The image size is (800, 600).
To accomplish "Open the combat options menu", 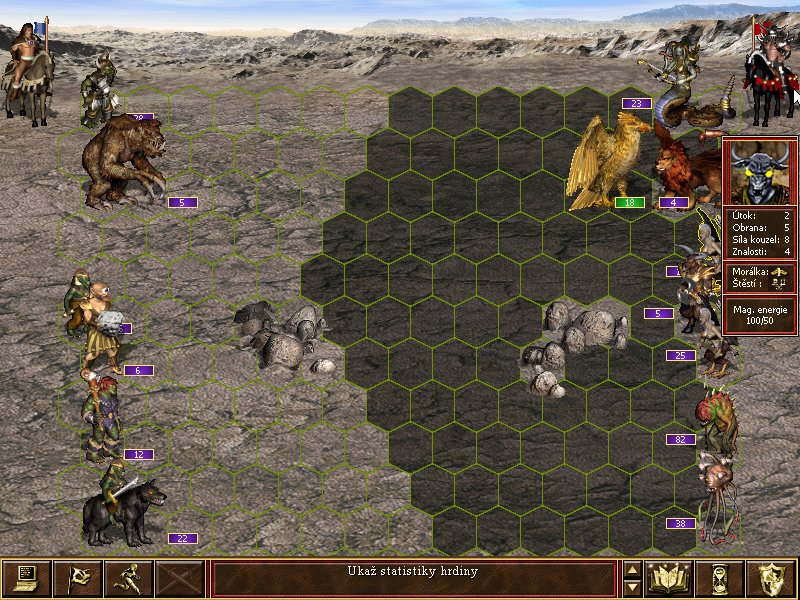I will (x=26, y=578).
